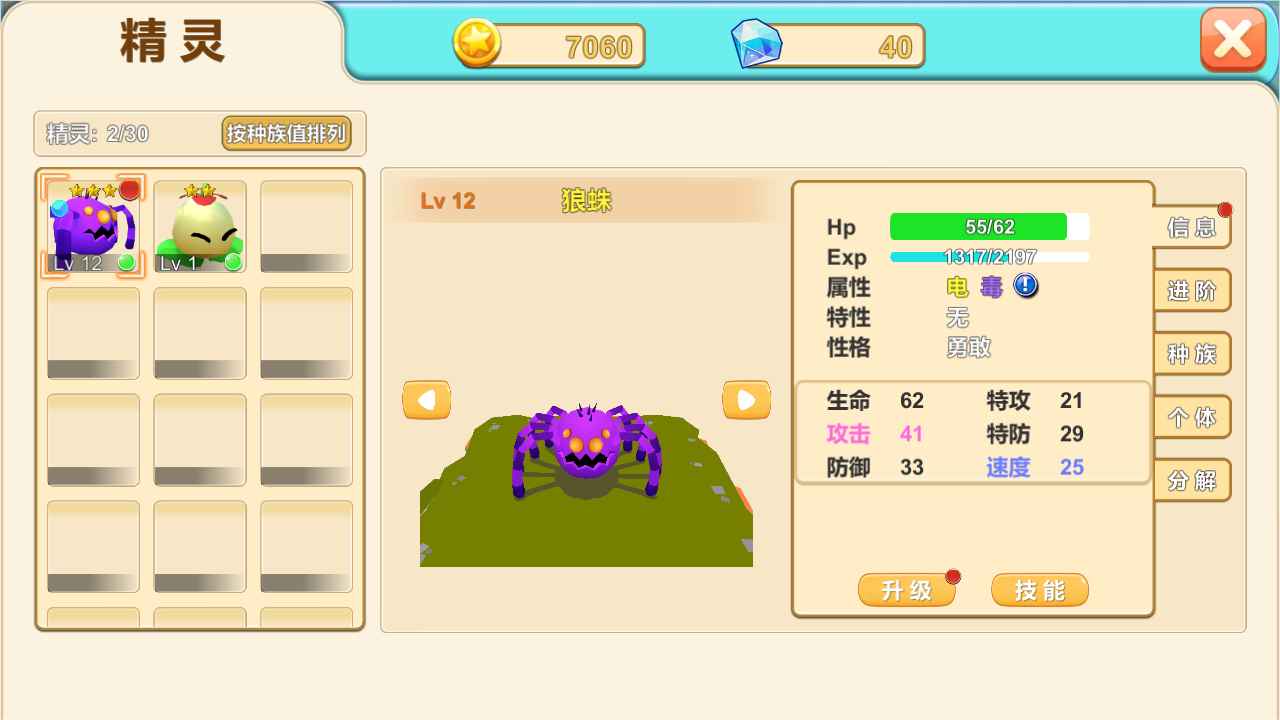Open the 分解 tab
The image size is (1280, 720).
point(1193,480)
